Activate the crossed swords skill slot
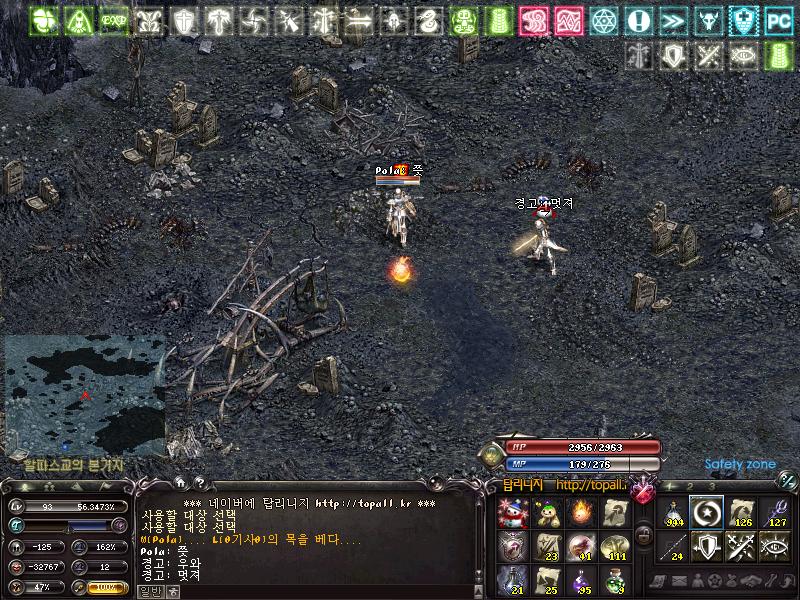This screenshot has height=600, width=800. pos(741,546)
